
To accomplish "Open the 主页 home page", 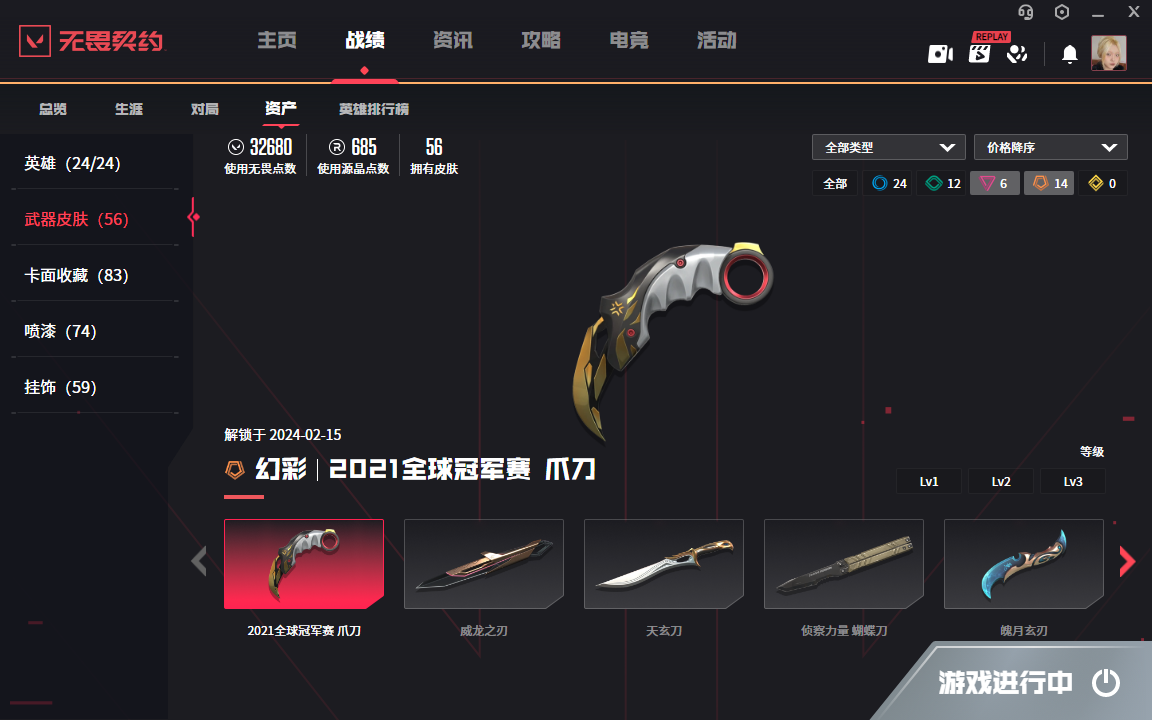I will click(x=277, y=41).
